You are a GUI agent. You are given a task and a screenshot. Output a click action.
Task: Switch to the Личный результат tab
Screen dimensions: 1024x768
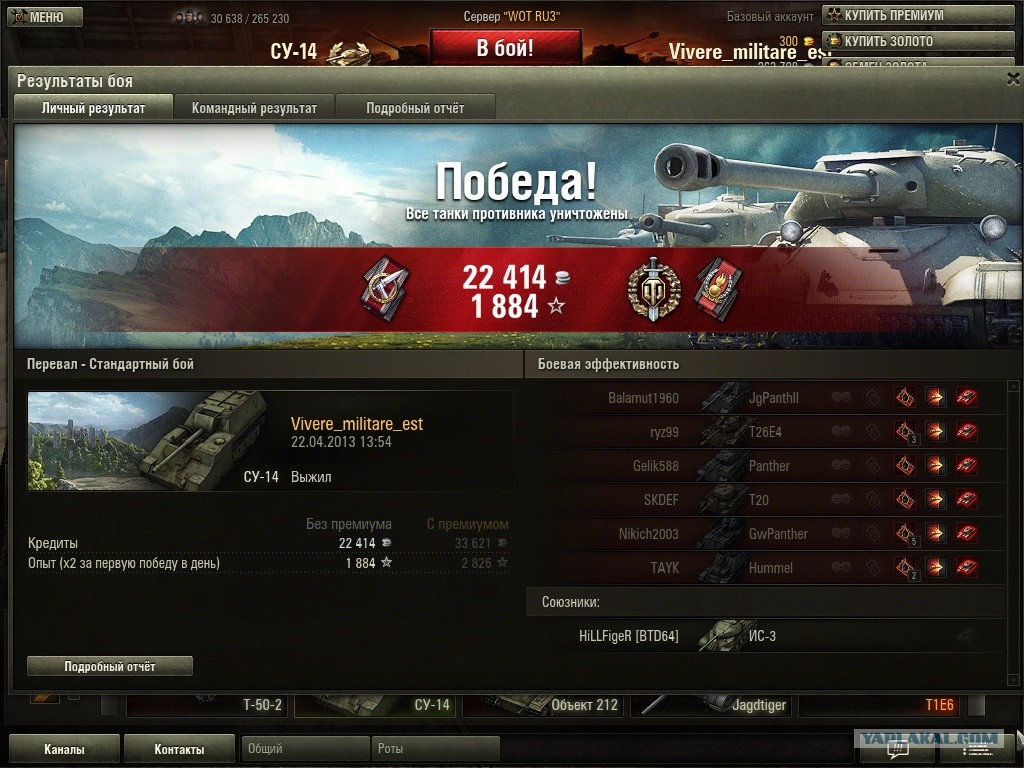tap(93, 108)
